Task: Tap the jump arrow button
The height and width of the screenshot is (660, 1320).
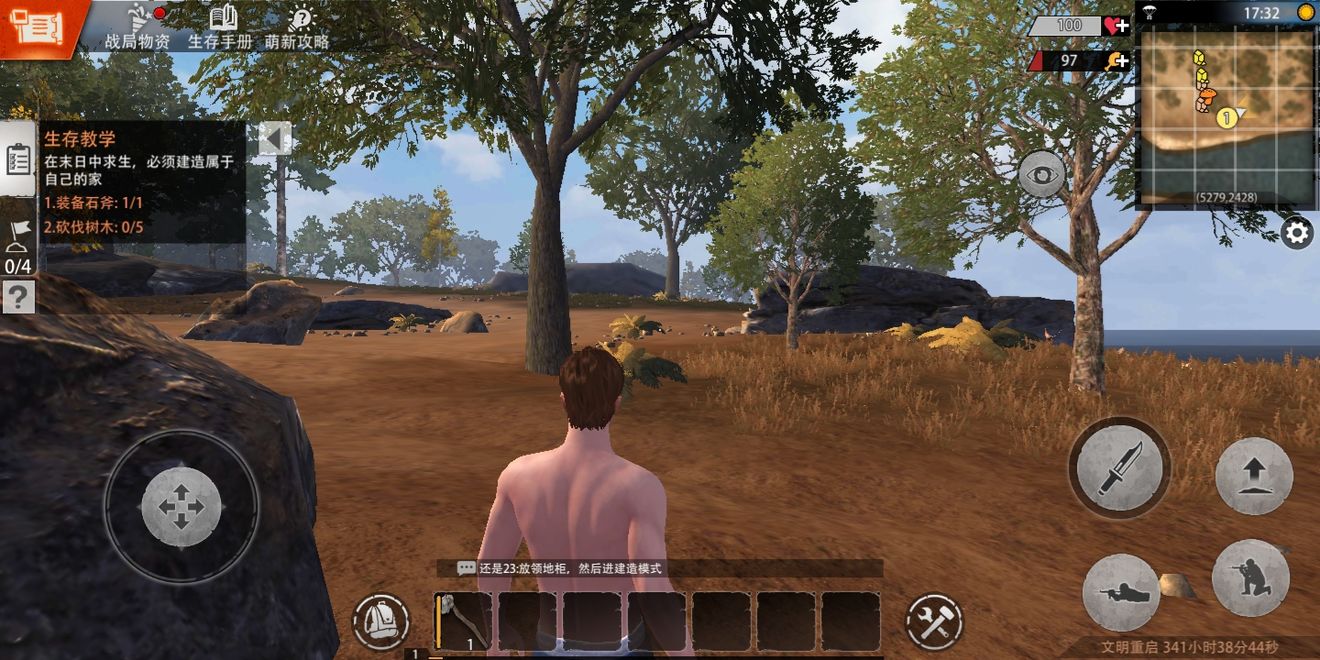Action: pyautogui.click(x=1254, y=476)
